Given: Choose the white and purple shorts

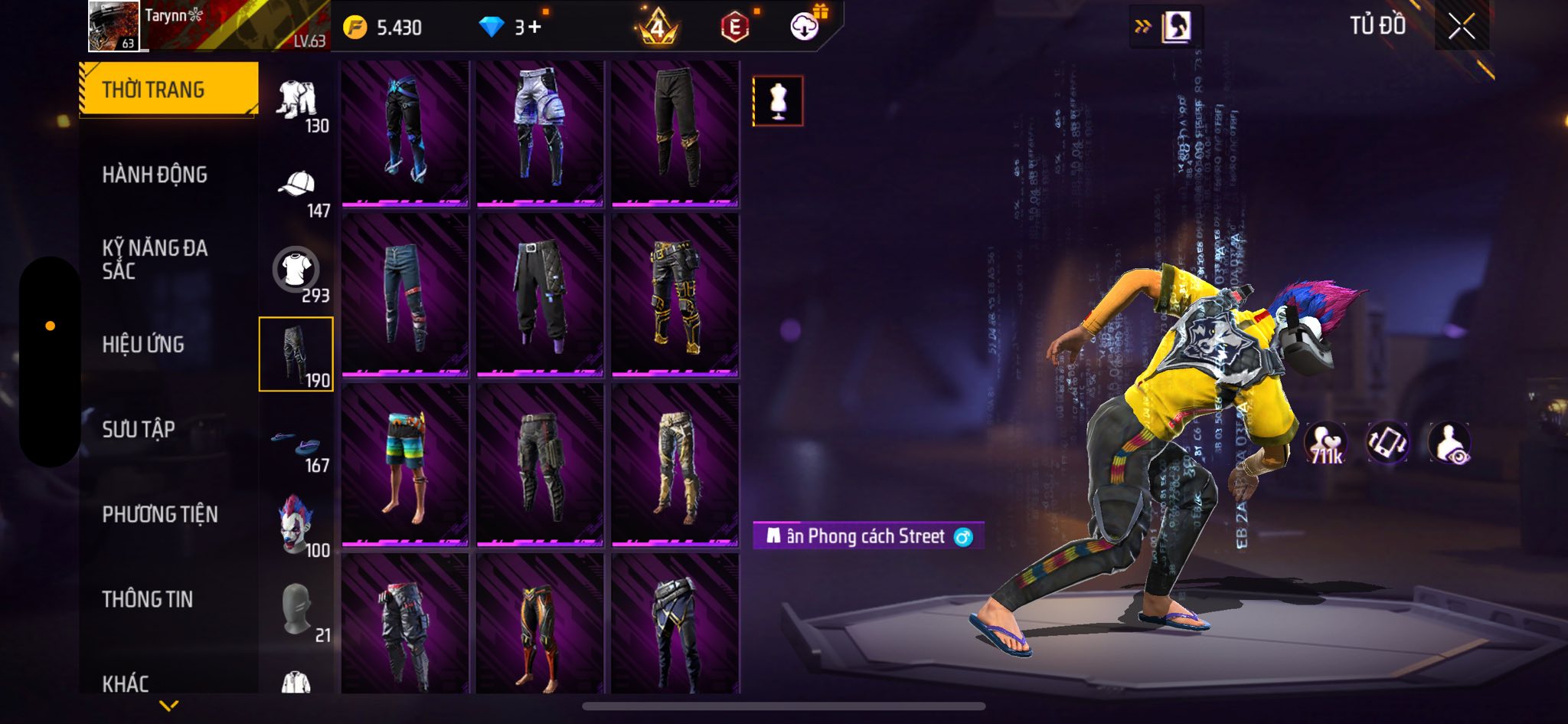Looking at the screenshot, I should point(540,129).
